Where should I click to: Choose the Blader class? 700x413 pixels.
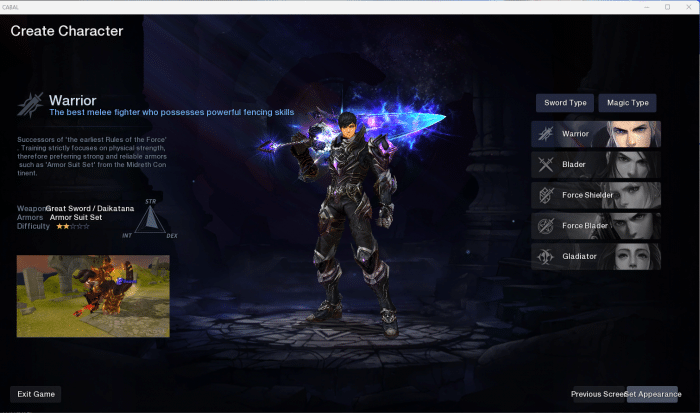596,164
